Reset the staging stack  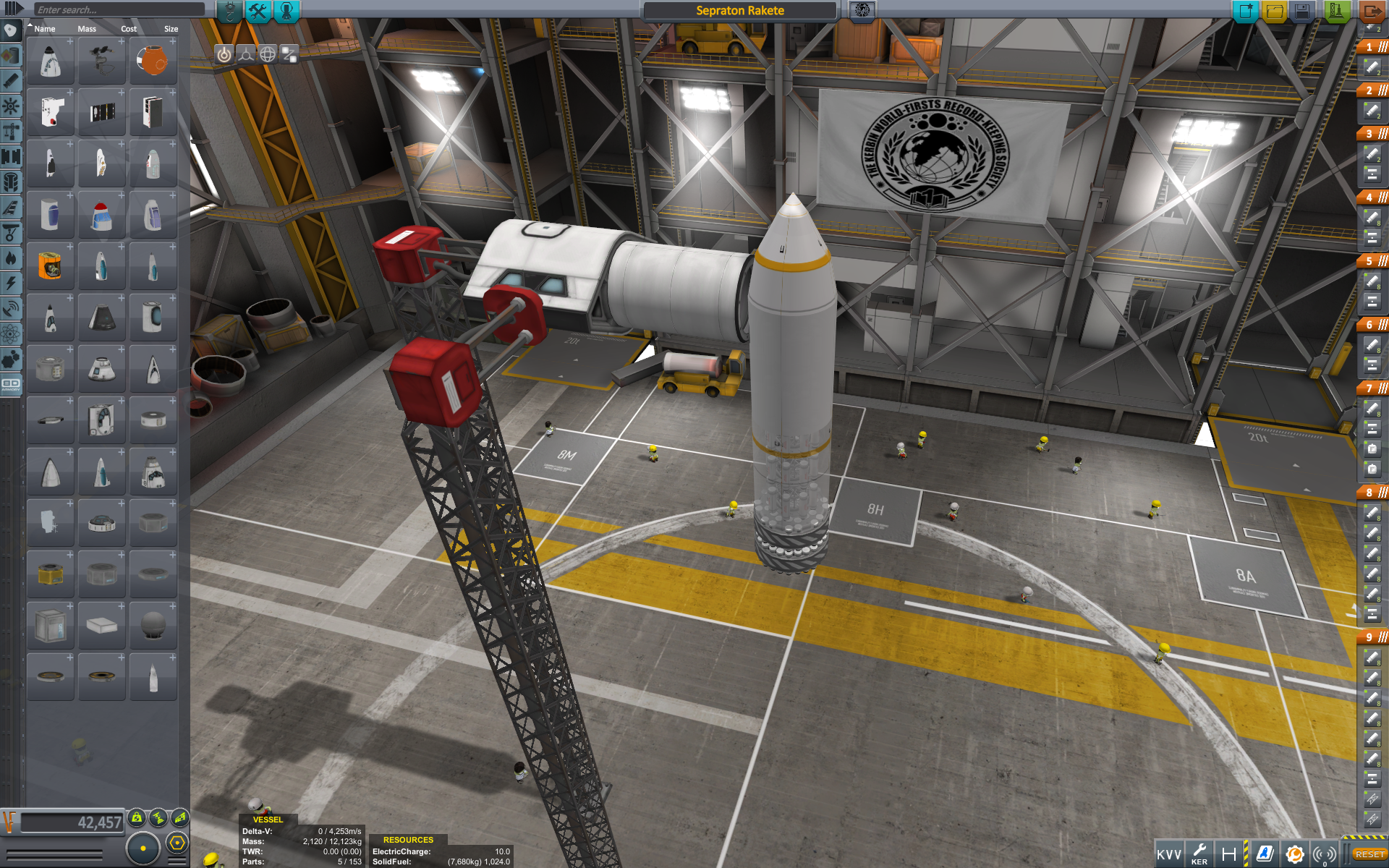tap(1369, 854)
